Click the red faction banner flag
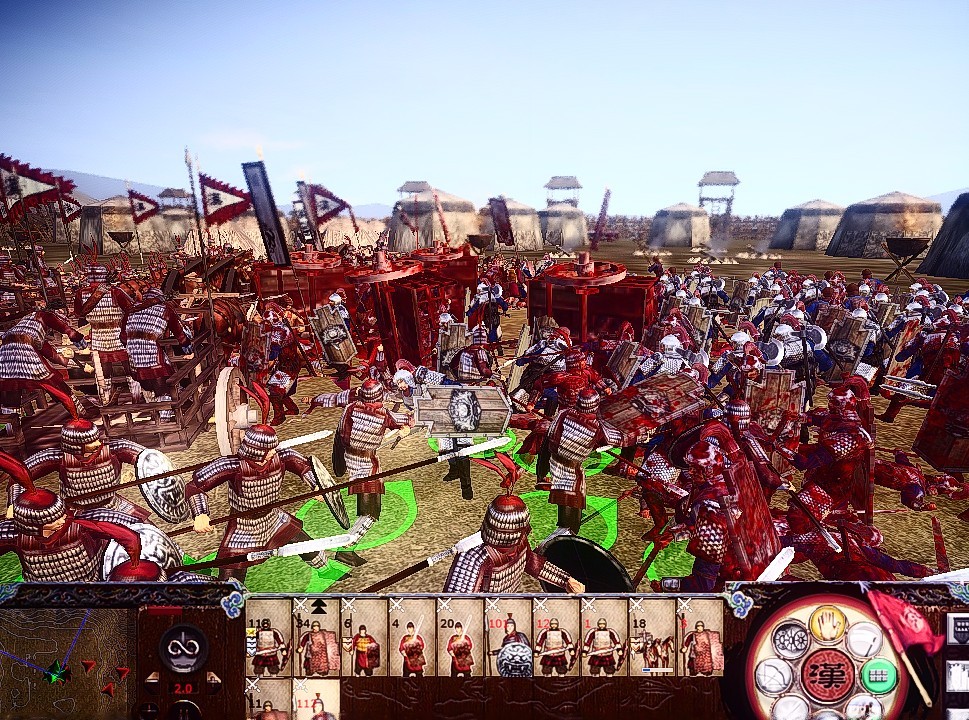Viewport: 969px width, 720px height. (x=903, y=620)
